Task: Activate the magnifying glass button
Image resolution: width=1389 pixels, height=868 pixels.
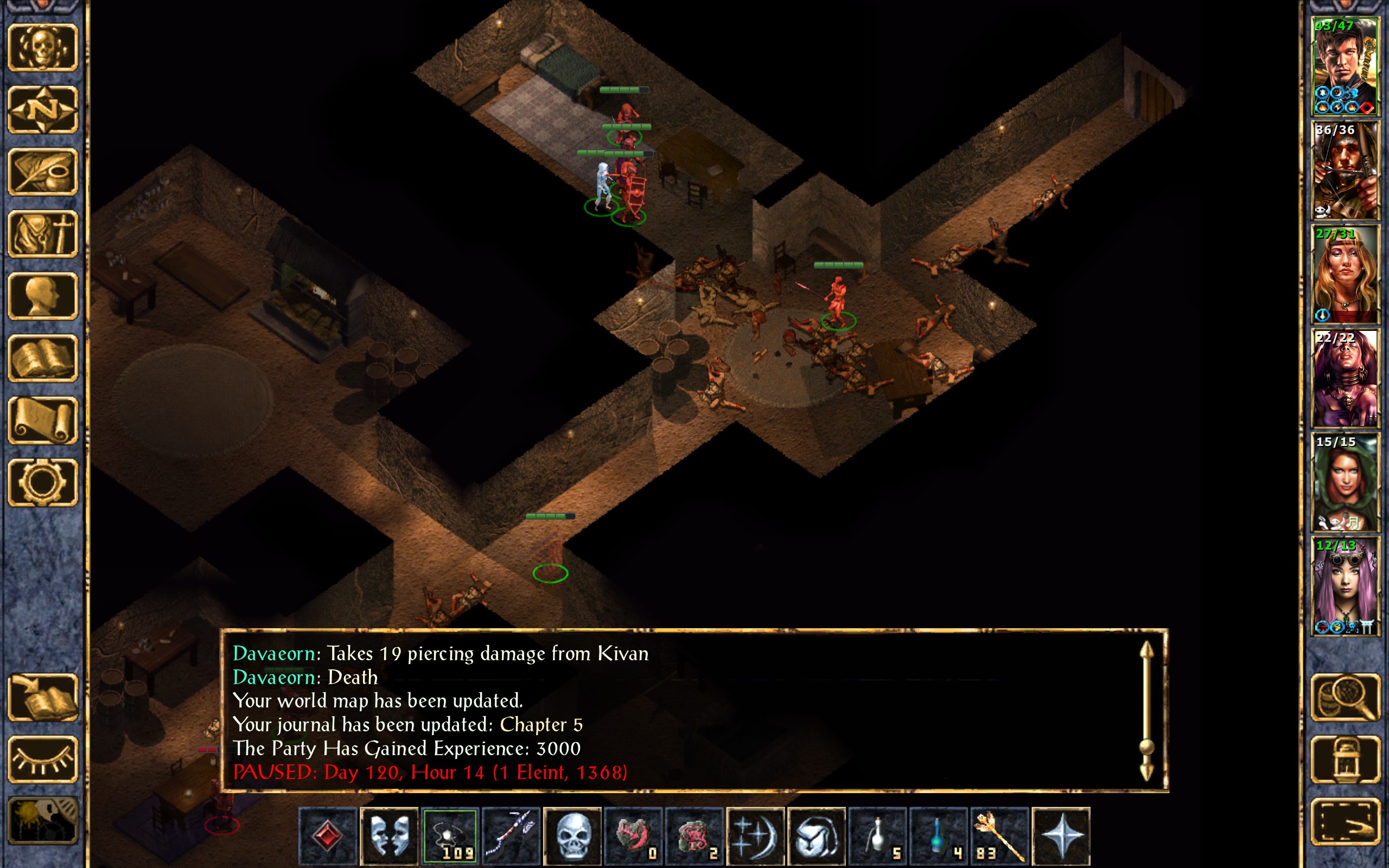Action: tap(1345, 697)
